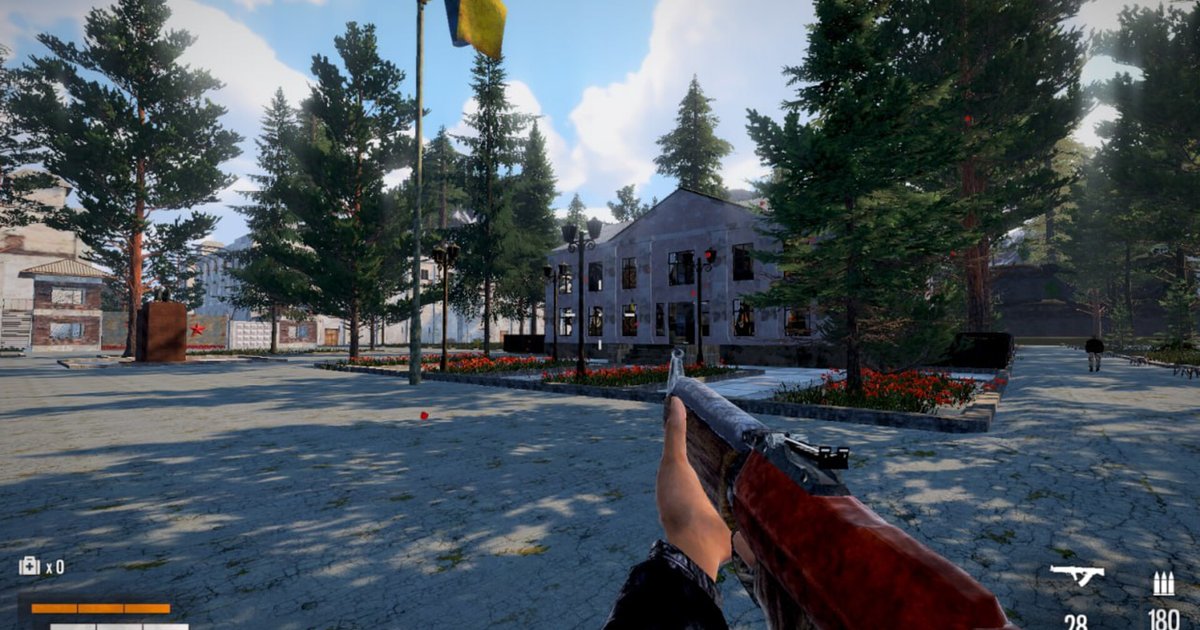Select the medkit icon
Viewport: 1200px width, 630px height.
[29, 566]
